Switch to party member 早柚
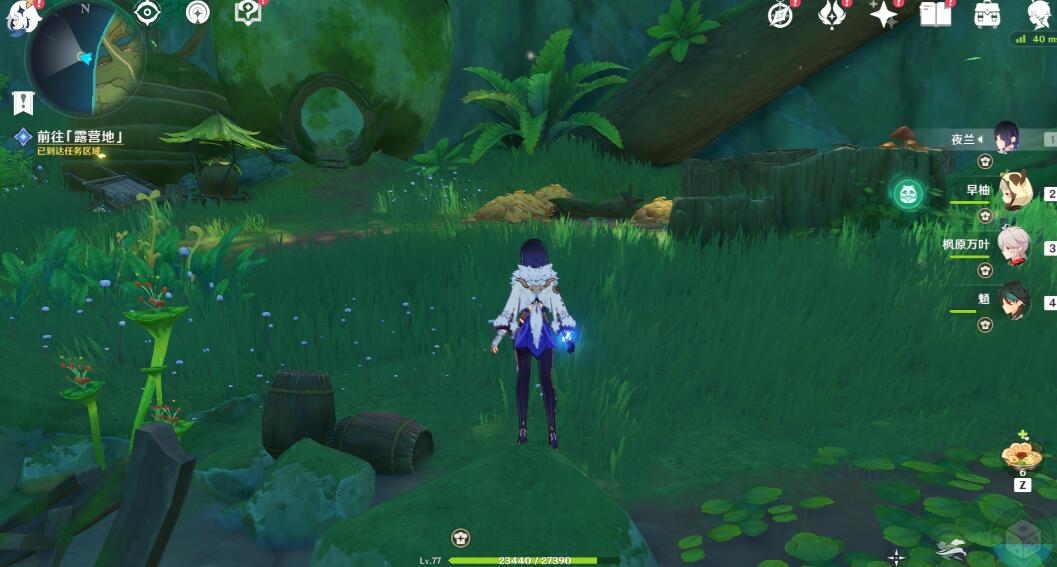 pos(1014,192)
